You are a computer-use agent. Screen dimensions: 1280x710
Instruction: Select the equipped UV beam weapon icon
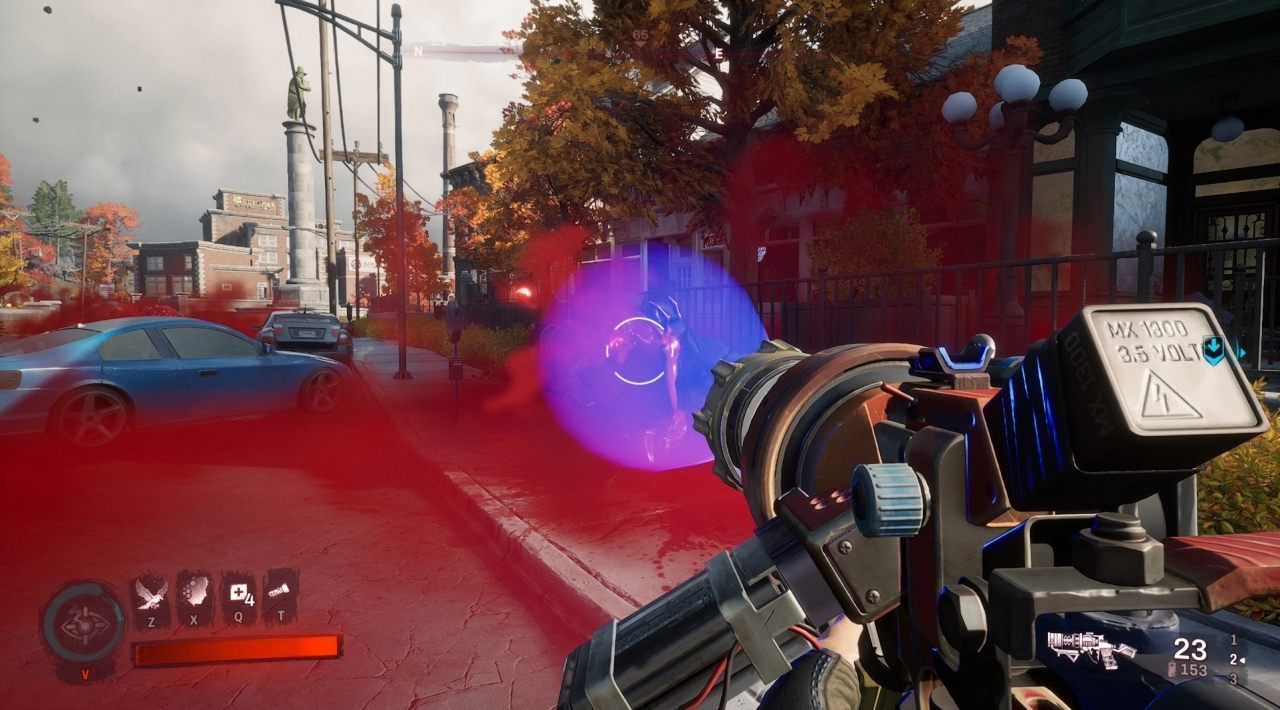1090,649
